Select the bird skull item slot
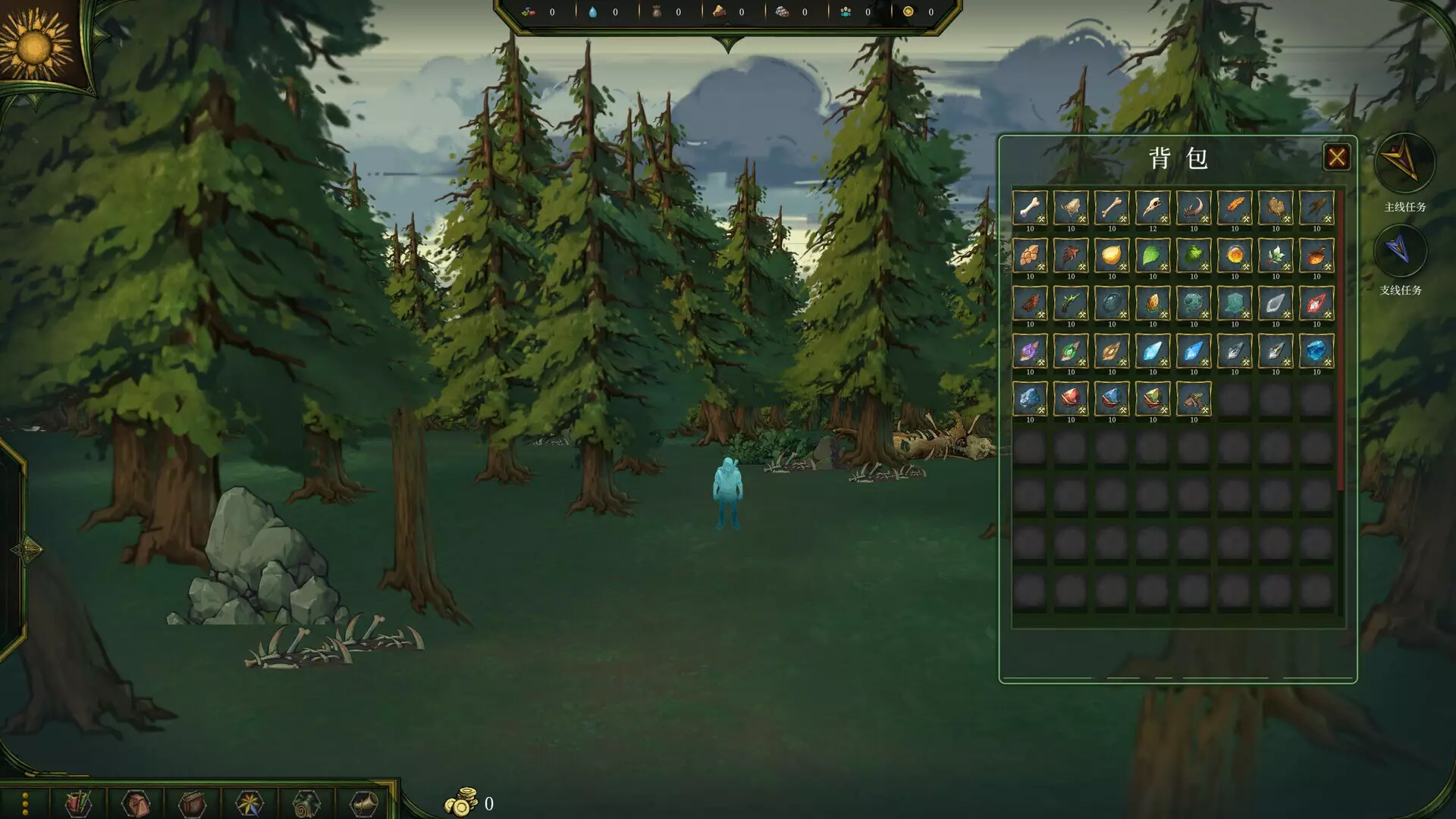 coord(1152,208)
